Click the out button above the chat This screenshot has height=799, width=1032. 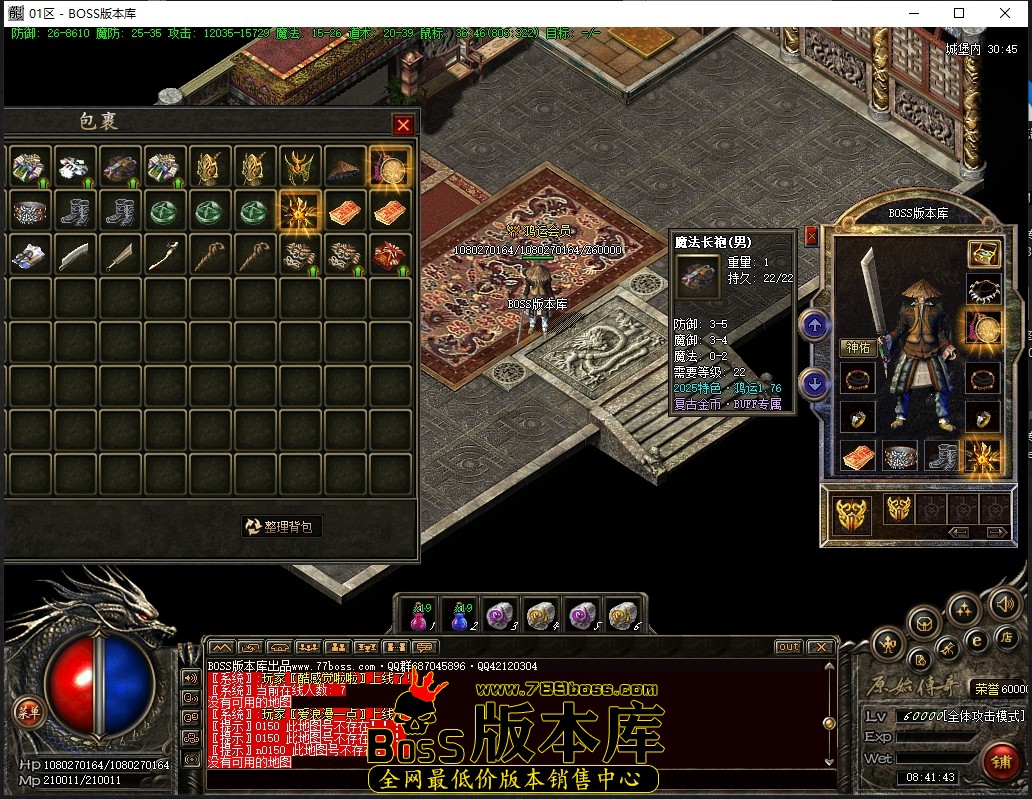coord(788,647)
